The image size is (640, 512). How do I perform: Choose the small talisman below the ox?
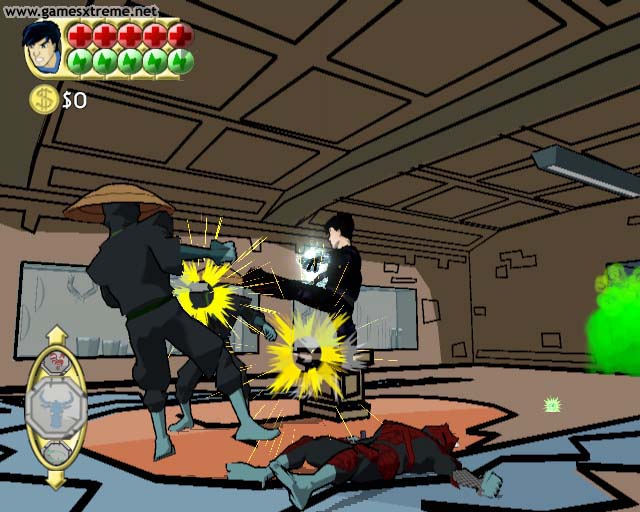56,453
